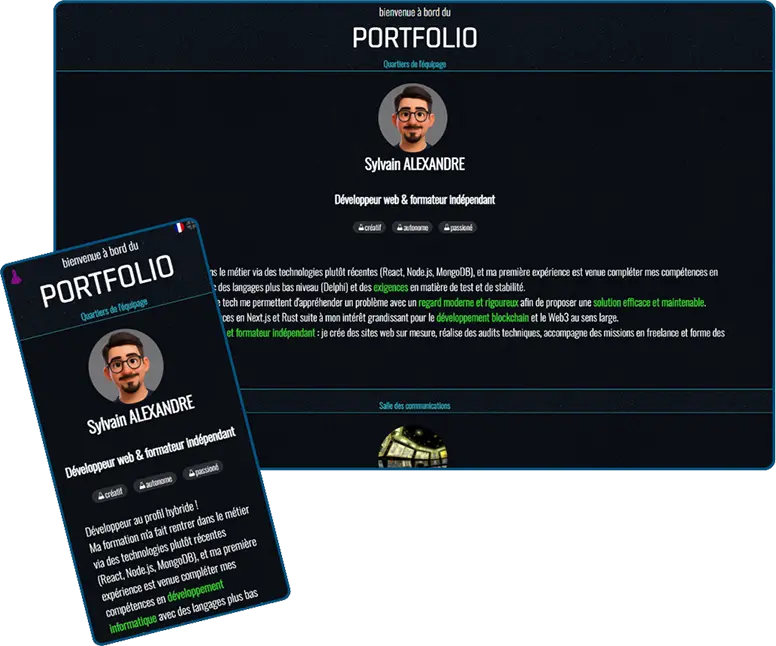Click the desktop 'Quartiers de l'équipage' heading
This screenshot has height=646, width=776.
tap(414, 64)
